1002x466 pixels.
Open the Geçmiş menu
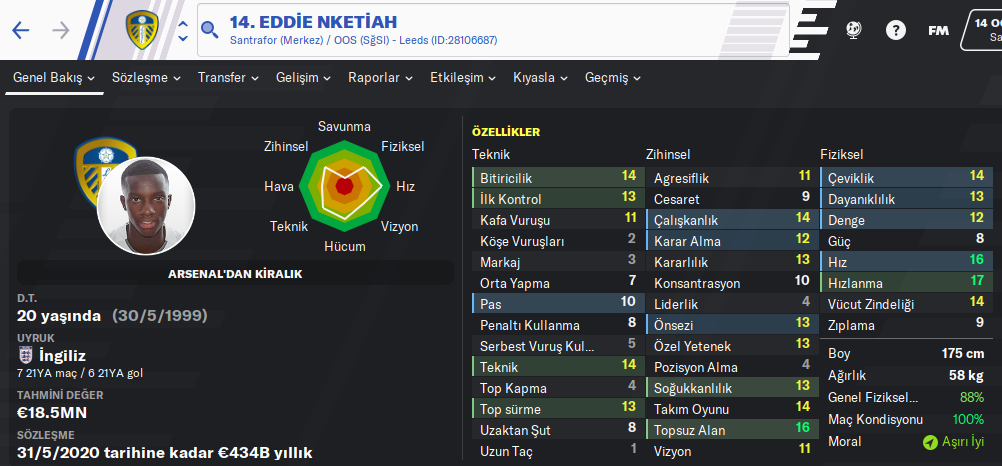tap(613, 78)
